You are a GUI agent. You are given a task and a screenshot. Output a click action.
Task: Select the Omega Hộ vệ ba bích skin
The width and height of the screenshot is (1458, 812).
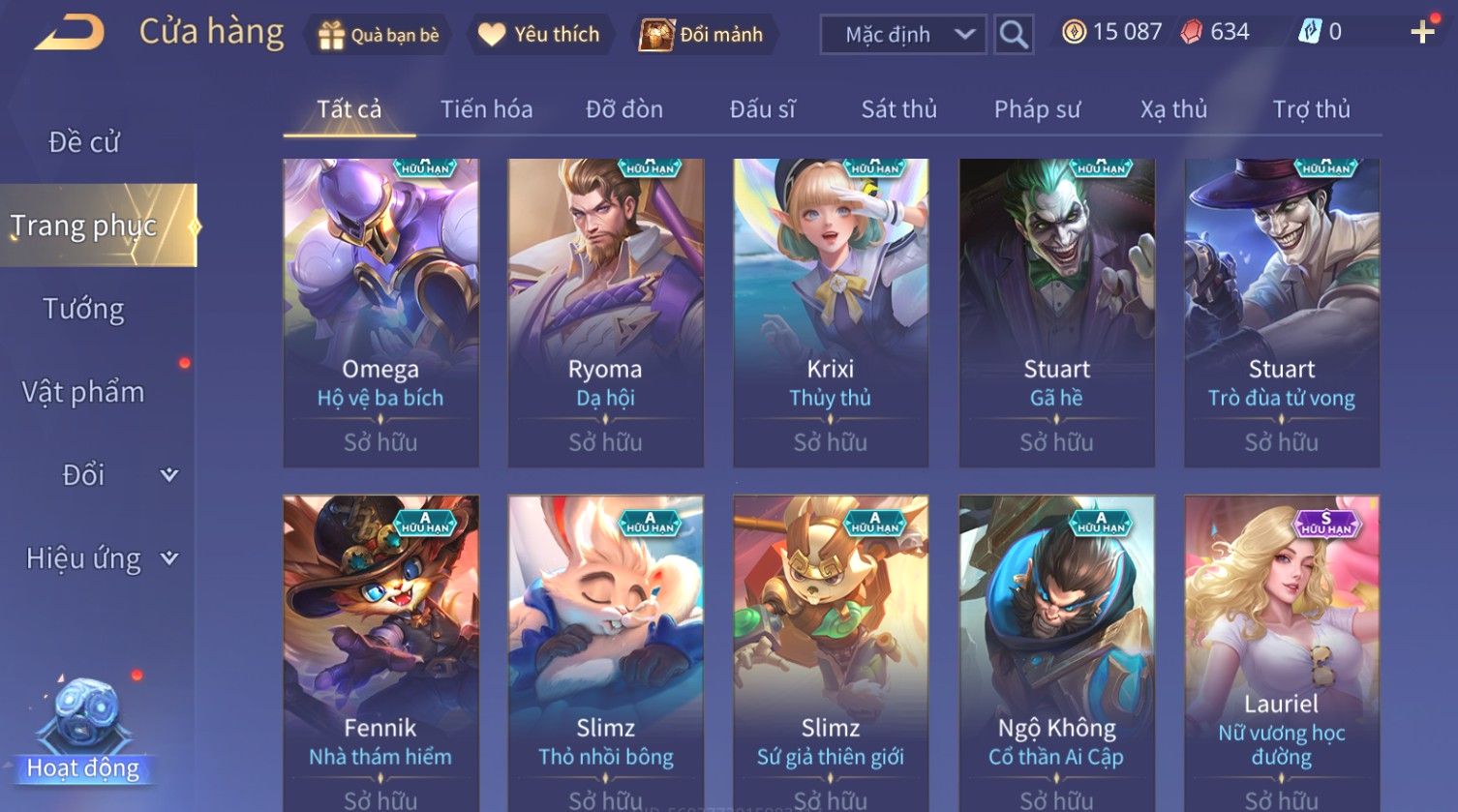[380, 312]
